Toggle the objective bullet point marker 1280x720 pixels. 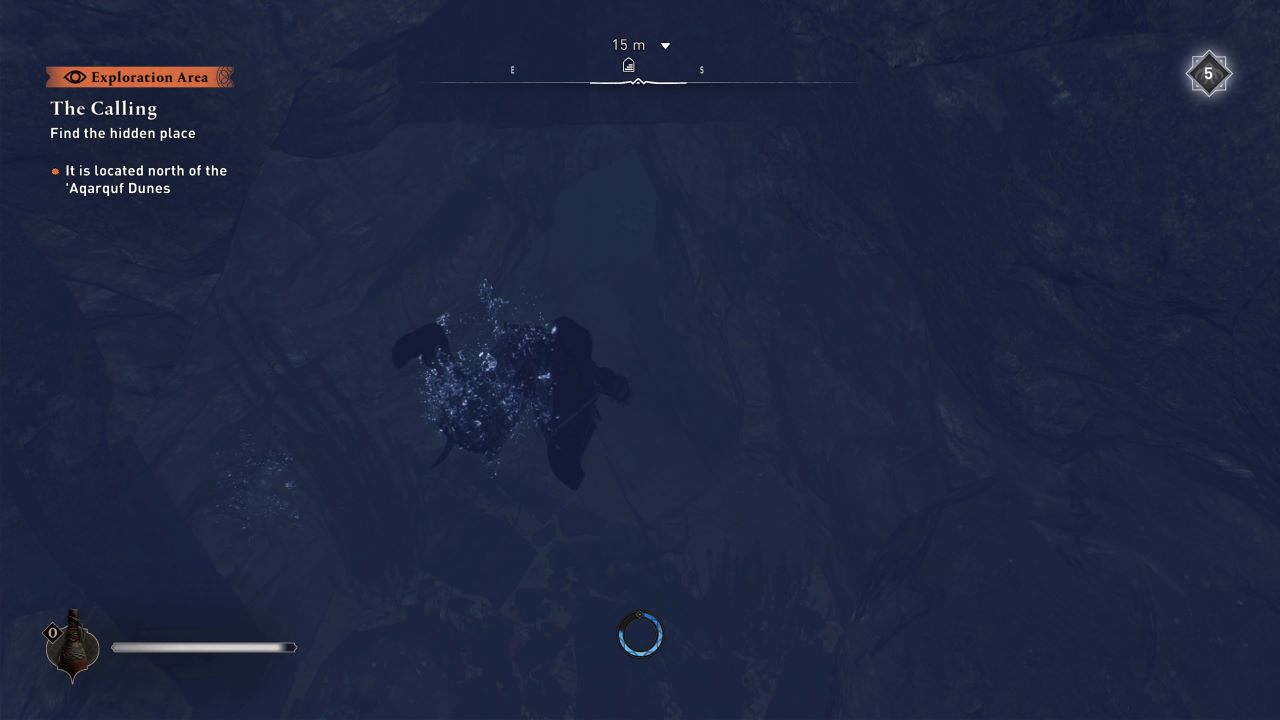coord(54,170)
